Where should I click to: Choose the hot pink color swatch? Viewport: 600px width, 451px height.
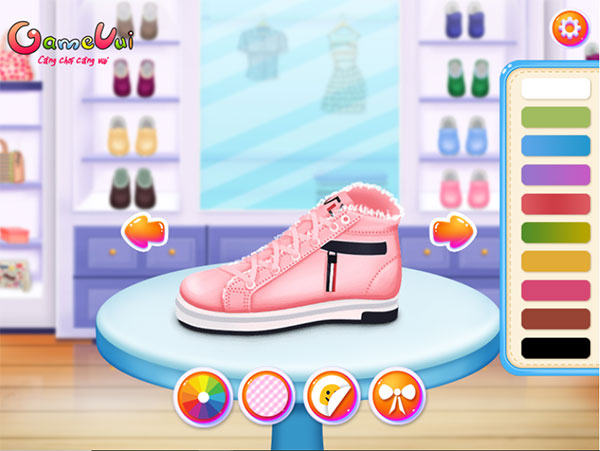point(556,291)
